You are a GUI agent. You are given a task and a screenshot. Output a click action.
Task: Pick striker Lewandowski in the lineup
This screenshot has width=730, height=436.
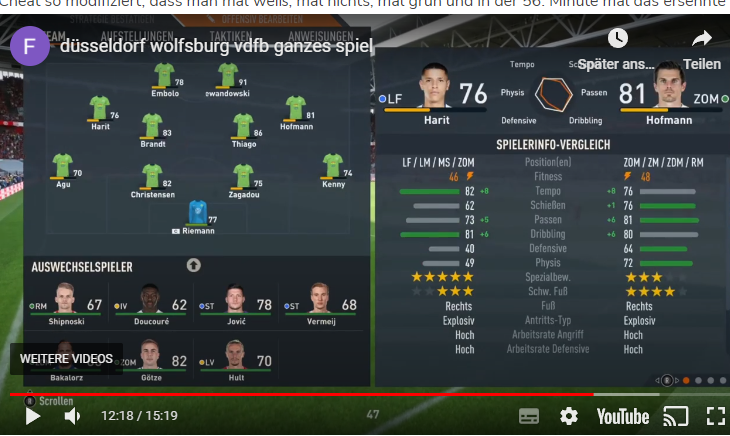coord(228,75)
